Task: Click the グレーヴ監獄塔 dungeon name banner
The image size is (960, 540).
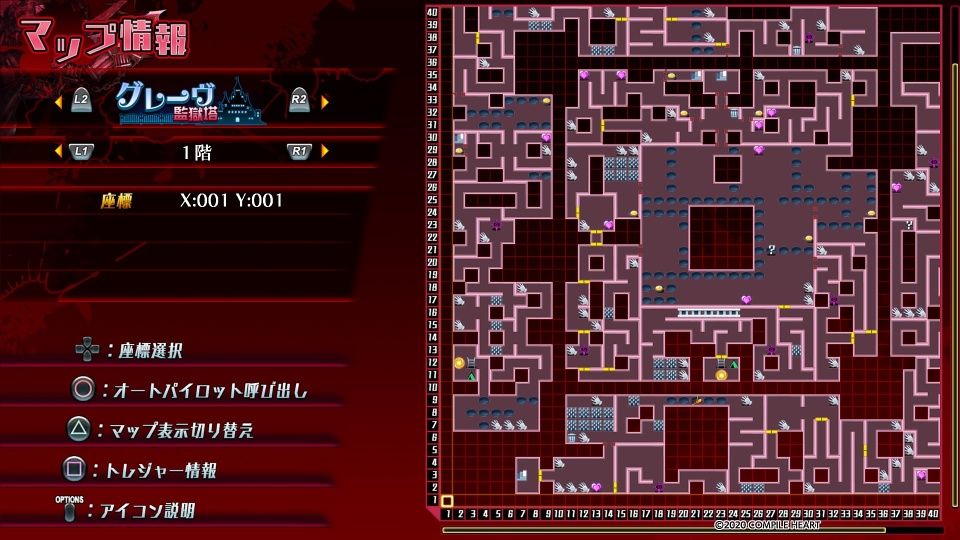Action: tap(190, 100)
